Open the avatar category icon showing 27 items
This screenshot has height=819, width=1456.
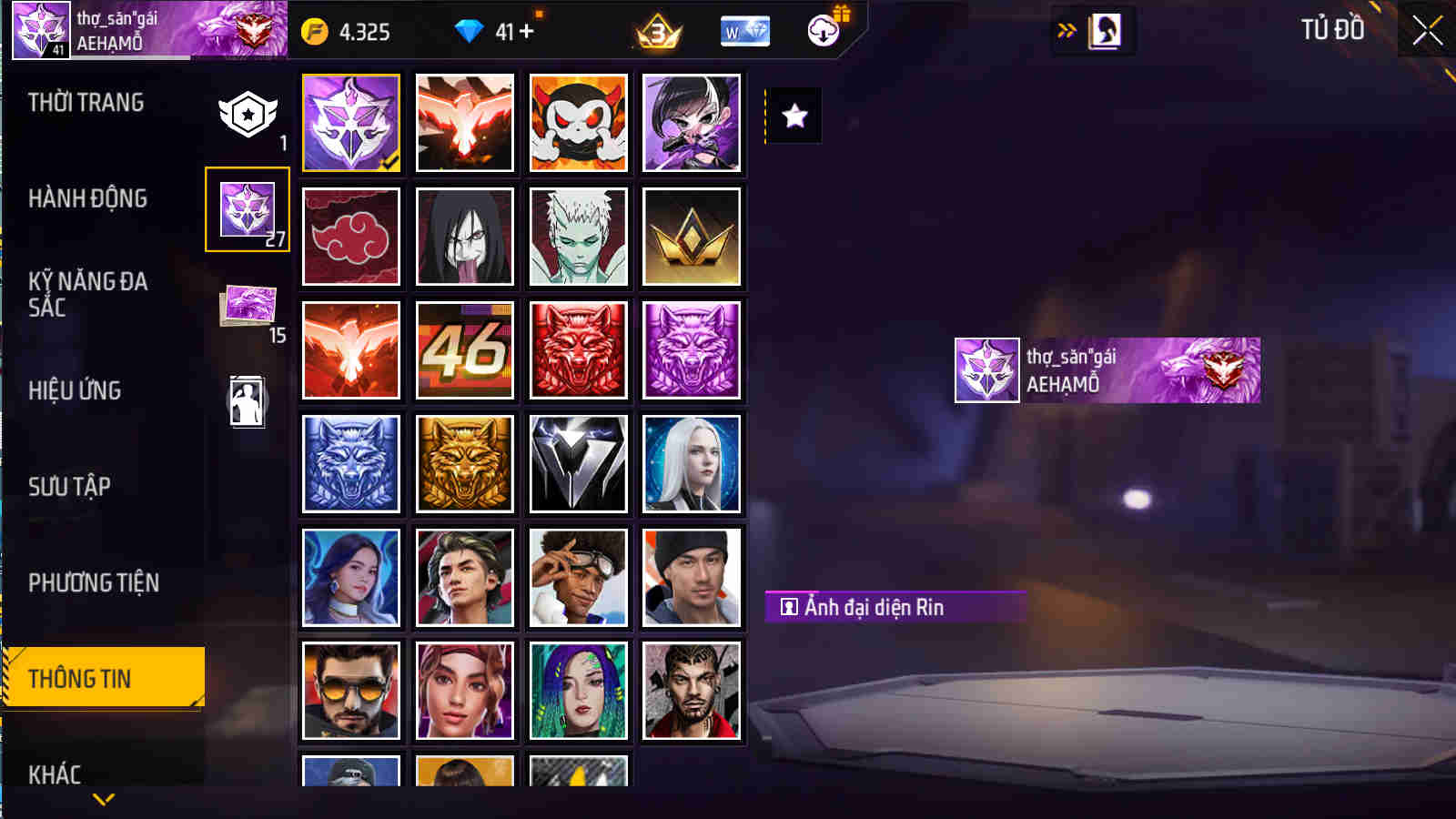pyautogui.click(x=248, y=208)
